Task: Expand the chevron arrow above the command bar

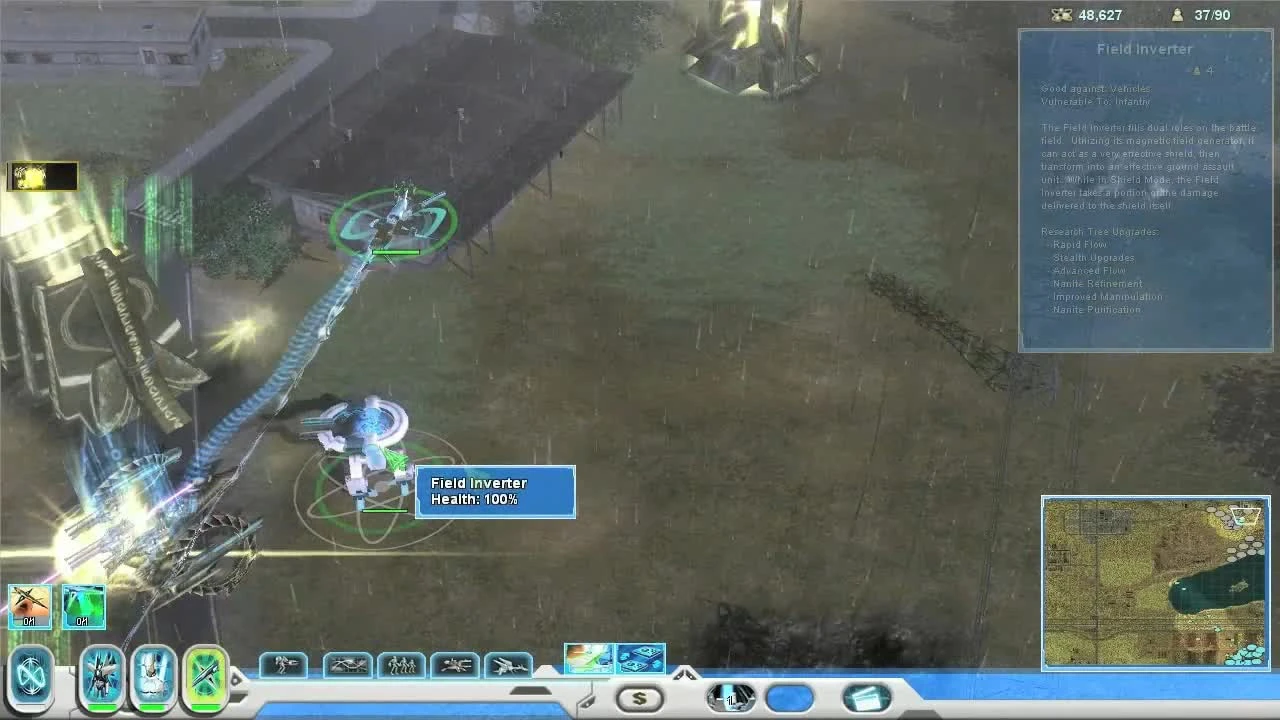Action: [685, 671]
